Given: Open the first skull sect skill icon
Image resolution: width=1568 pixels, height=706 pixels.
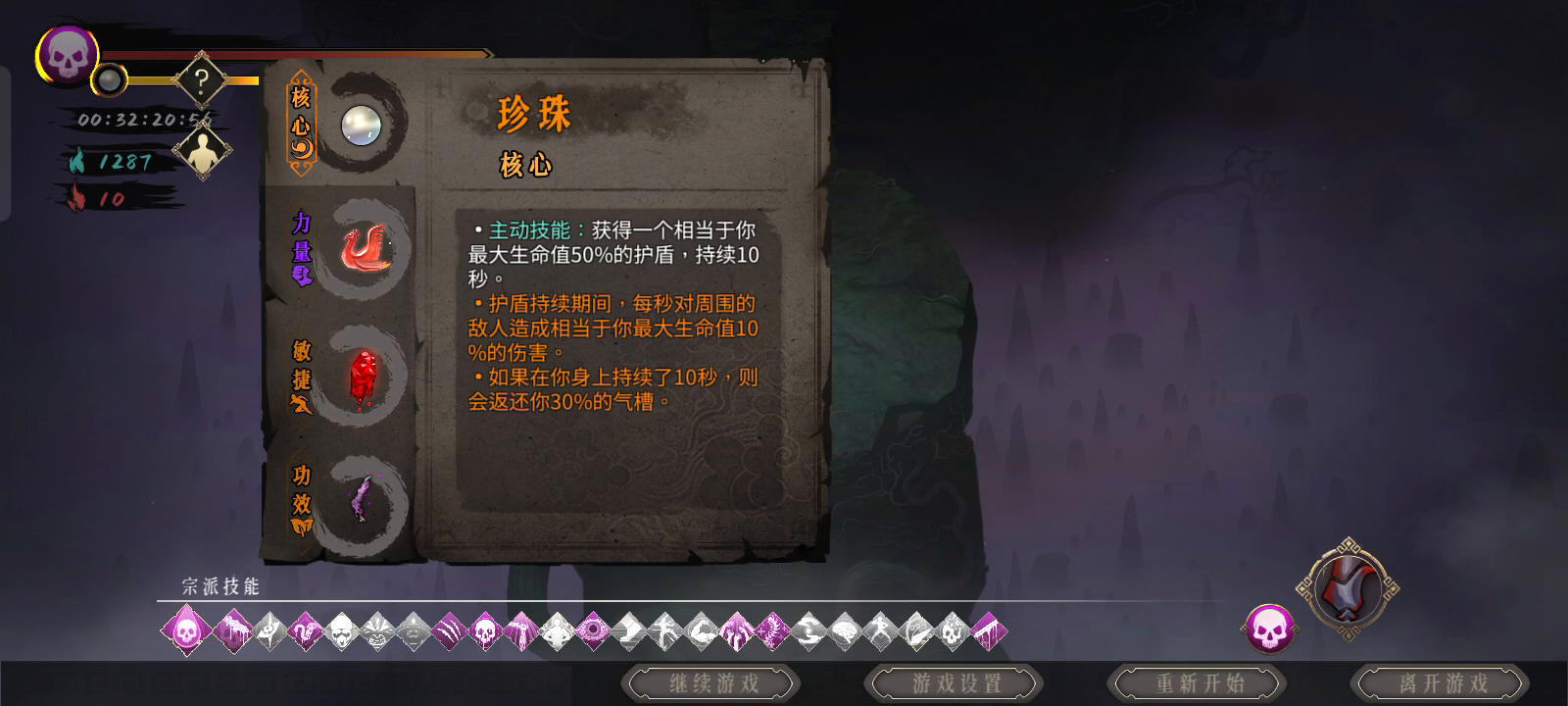Looking at the screenshot, I should tap(186, 632).
